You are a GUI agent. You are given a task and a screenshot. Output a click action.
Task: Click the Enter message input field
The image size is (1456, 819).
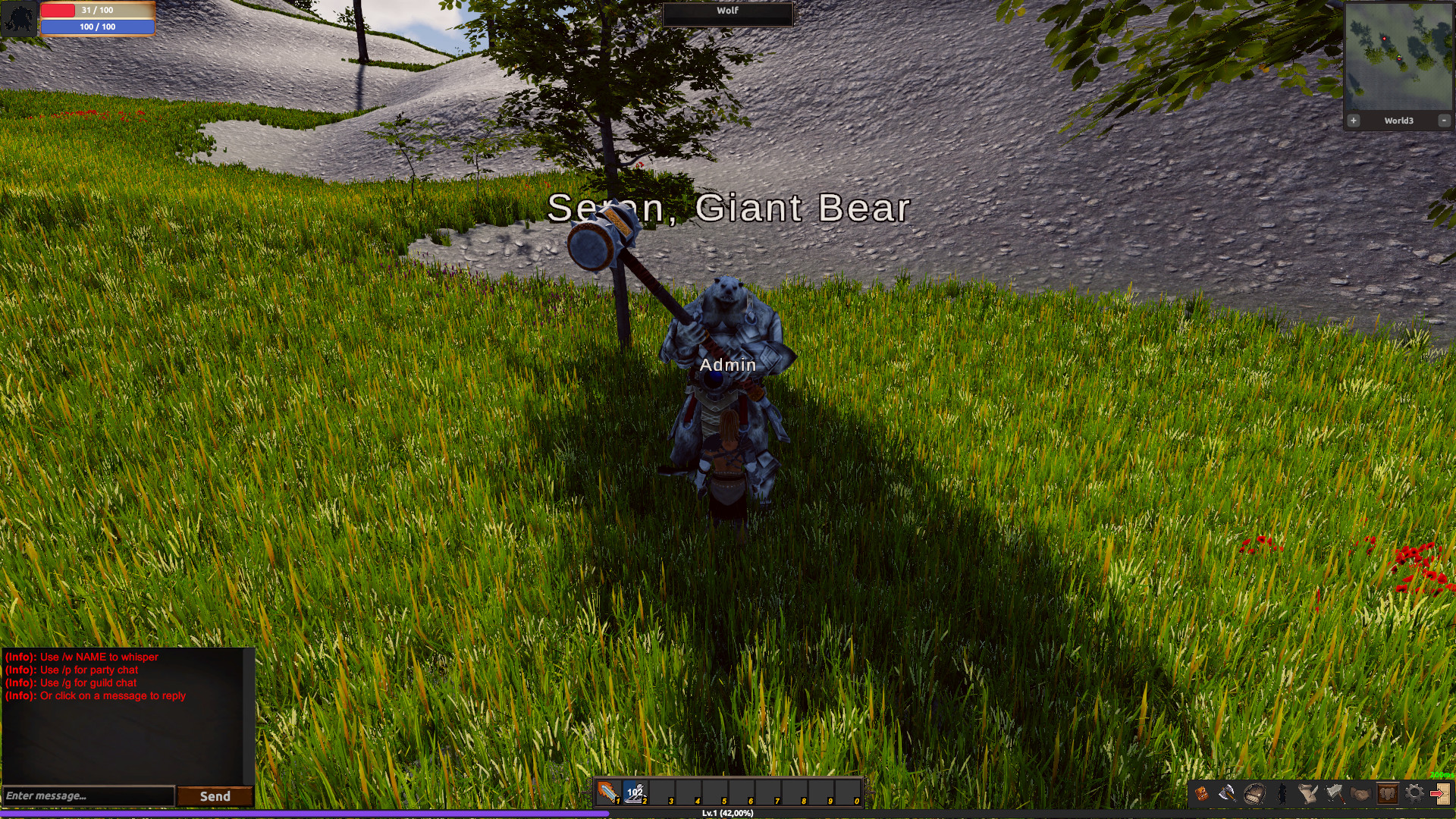pyautogui.click(x=87, y=796)
